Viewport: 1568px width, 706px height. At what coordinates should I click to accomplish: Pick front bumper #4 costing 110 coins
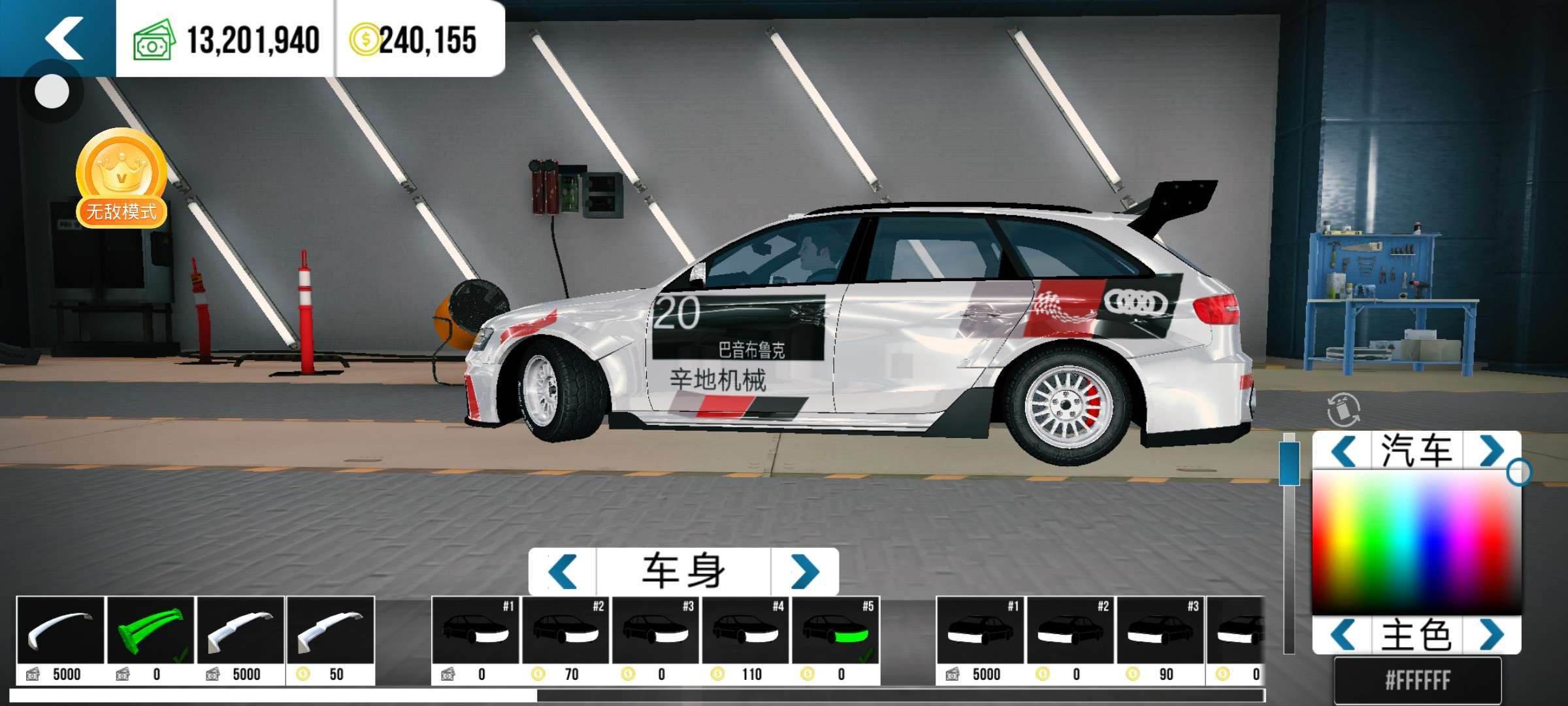(x=745, y=639)
